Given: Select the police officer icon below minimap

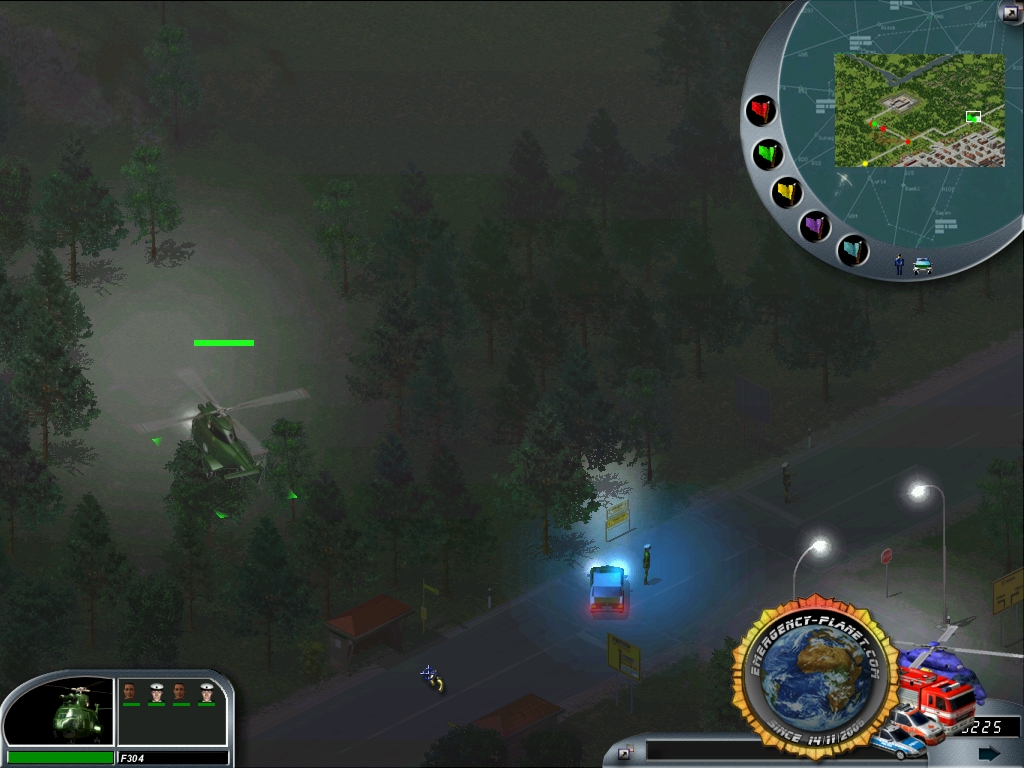Looking at the screenshot, I should point(899,264).
